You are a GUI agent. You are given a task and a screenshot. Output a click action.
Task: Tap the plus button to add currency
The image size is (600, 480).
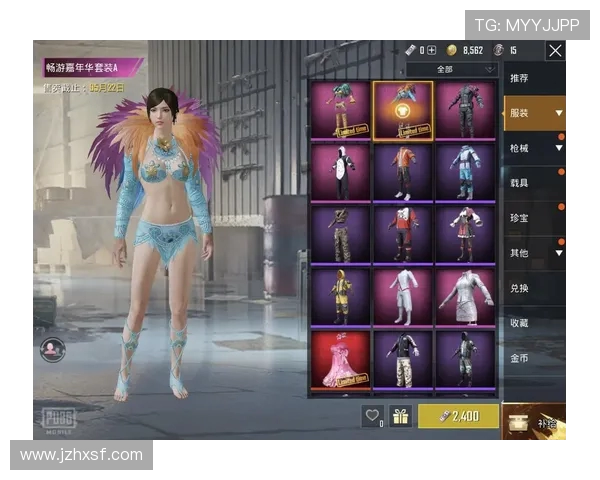coord(432,50)
